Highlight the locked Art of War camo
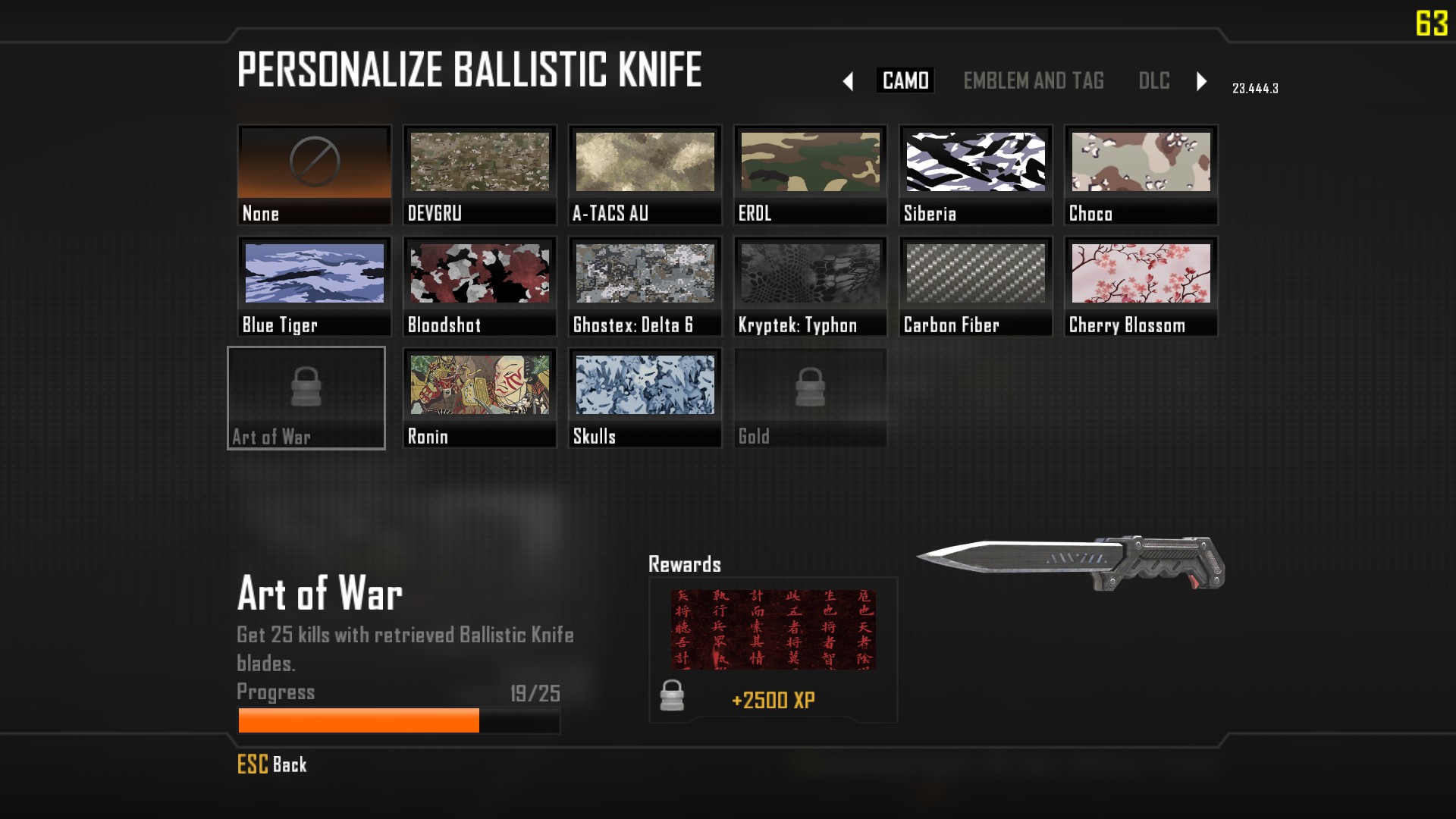The width and height of the screenshot is (1456, 819). tap(306, 397)
